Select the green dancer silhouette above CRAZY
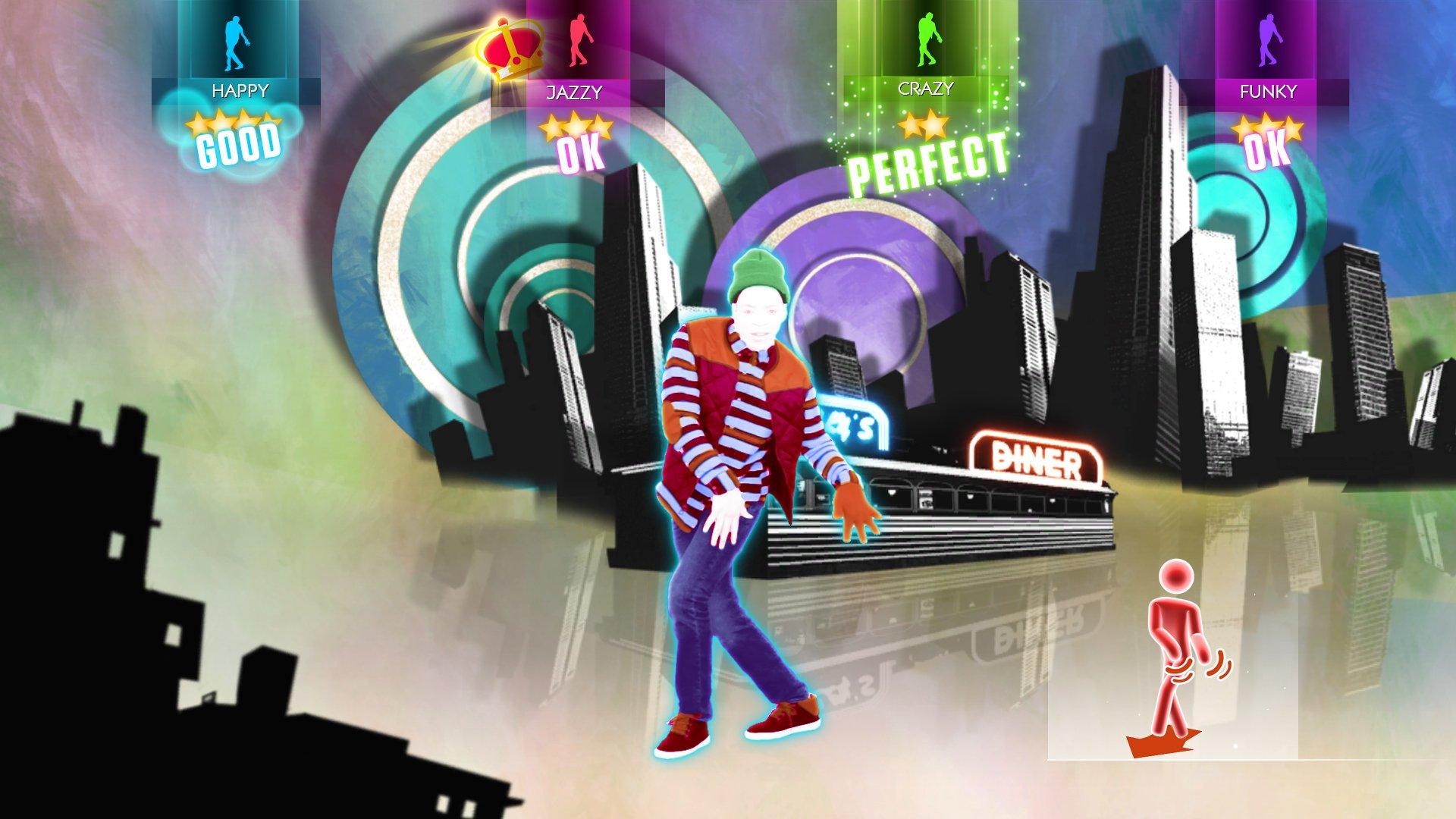This screenshot has height=819, width=1456. click(x=927, y=42)
